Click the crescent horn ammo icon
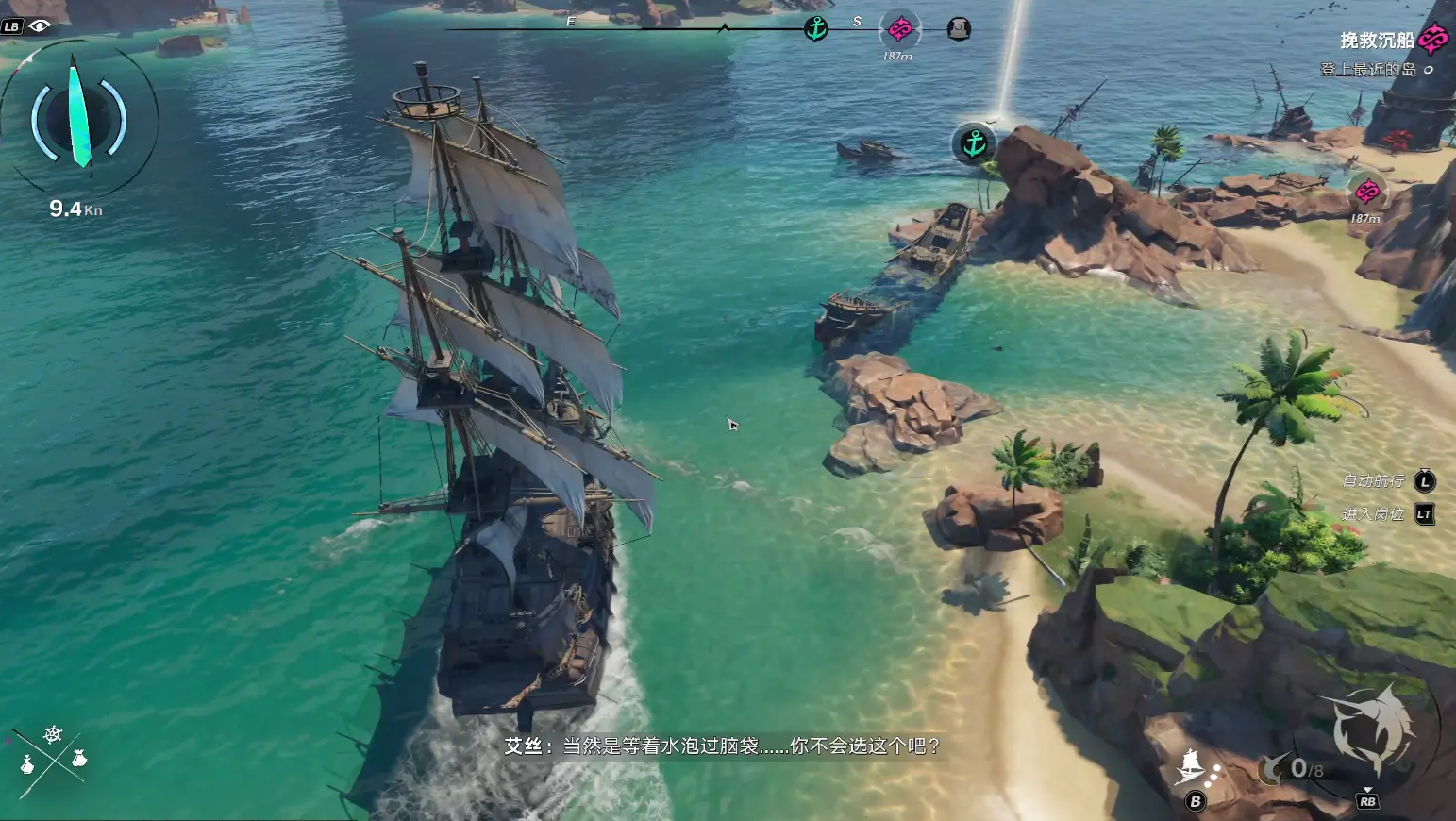Image resolution: width=1456 pixels, height=821 pixels. pyautogui.click(x=1273, y=769)
